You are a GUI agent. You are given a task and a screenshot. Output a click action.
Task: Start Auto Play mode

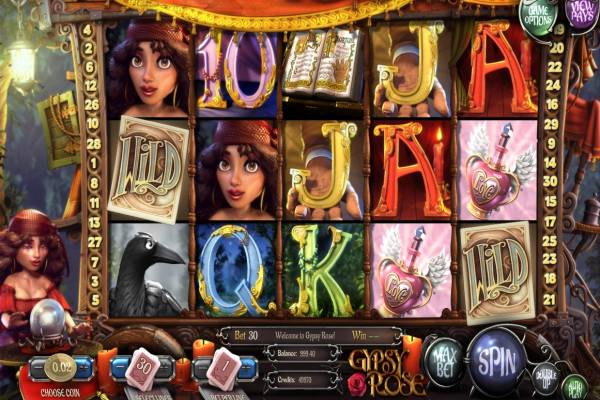coord(575,386)
